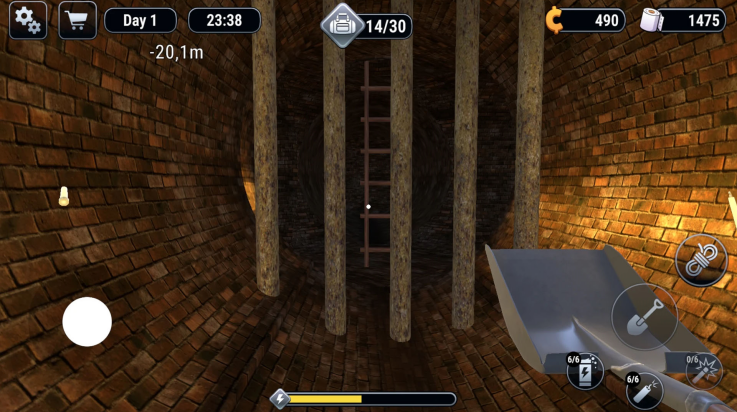
Task: Open the shopping cart store
Action: click(x=77, y=20)
